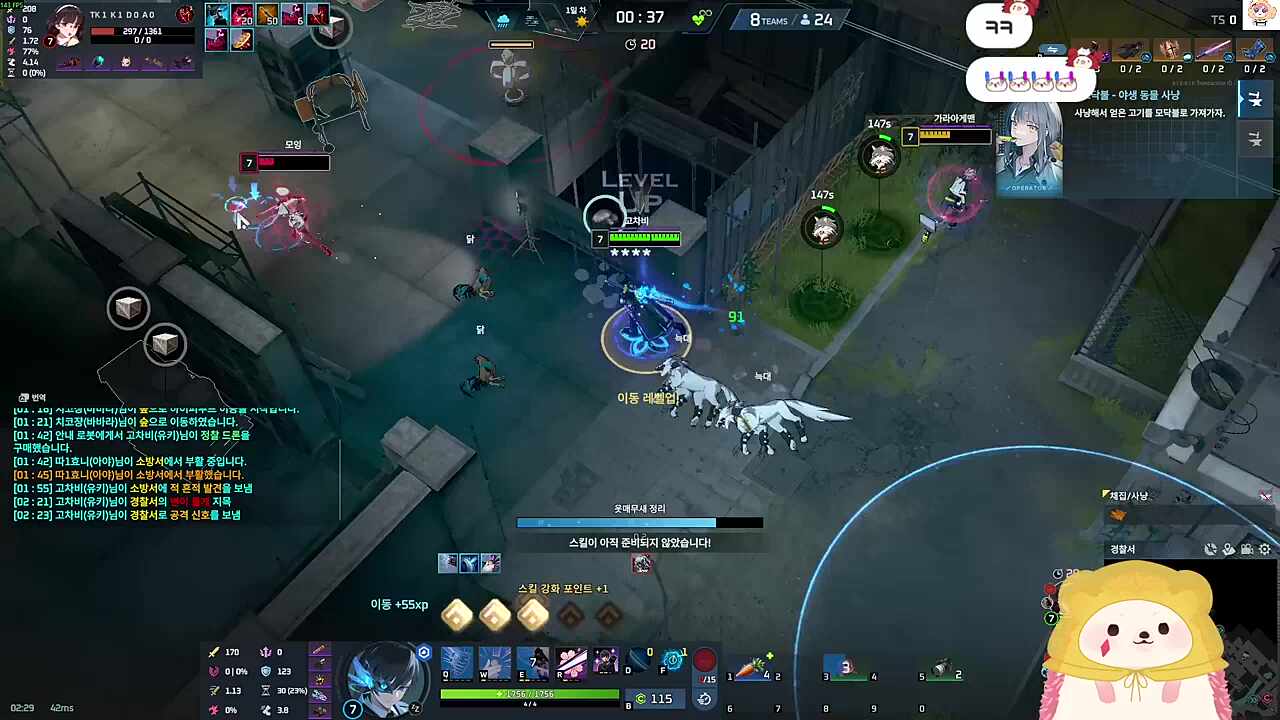The width and height of the screenshot is (1280, 720).
Task: Activate the F tactical skill icon
Action: point(675,660)
